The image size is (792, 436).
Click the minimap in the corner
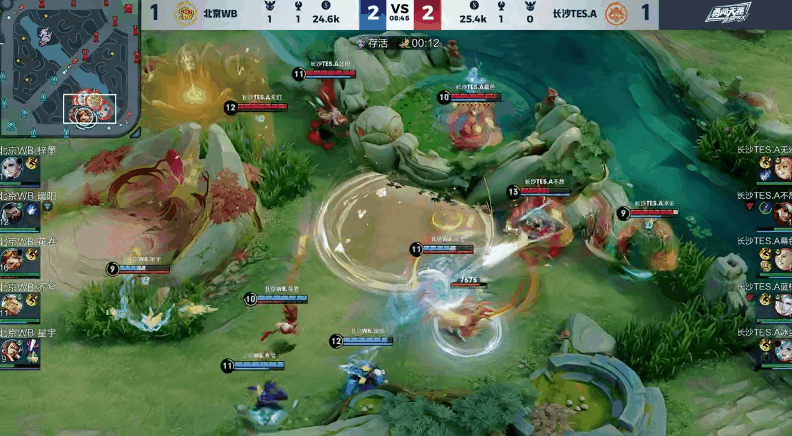pyautogui.click(x=68, y=69)
